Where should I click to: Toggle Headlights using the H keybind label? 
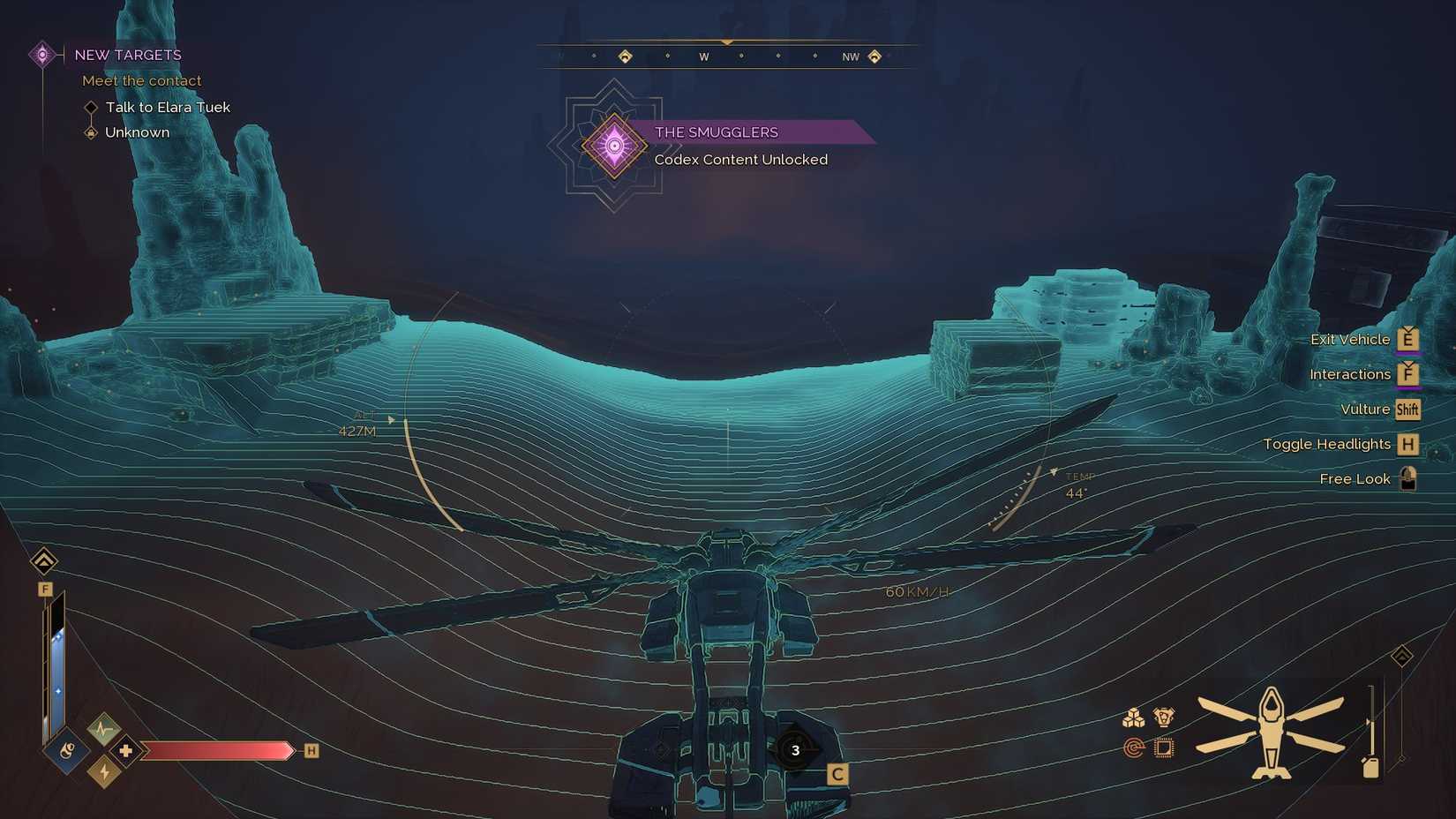pos(1407,444)
